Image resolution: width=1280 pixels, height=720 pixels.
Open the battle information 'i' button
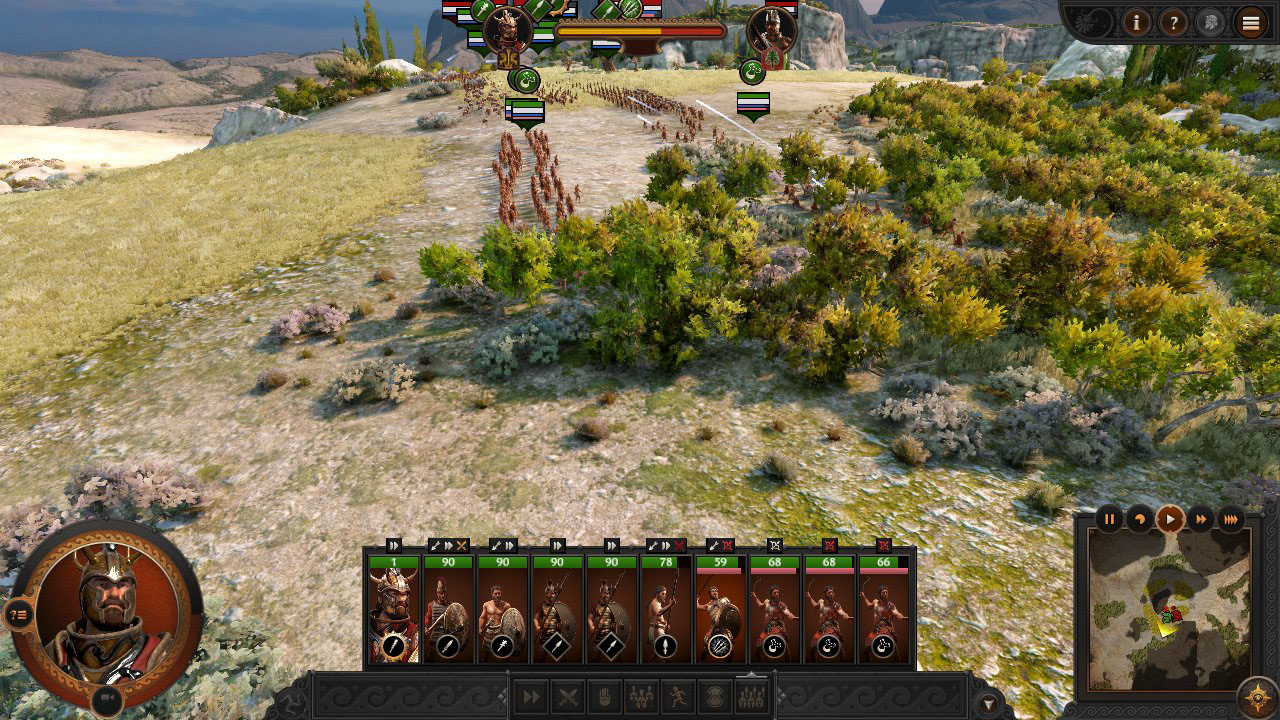[1136, 22]
